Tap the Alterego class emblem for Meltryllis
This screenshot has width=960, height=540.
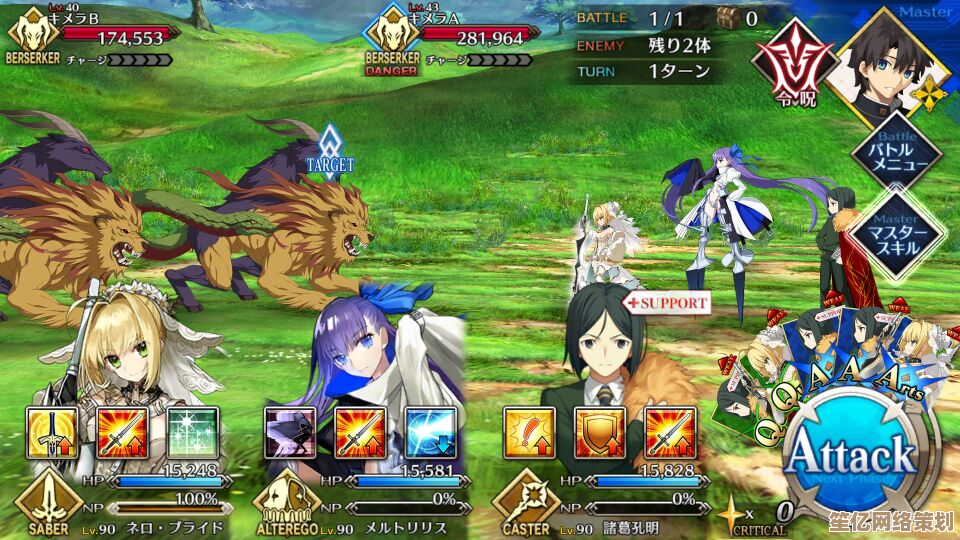coord(287,503)
